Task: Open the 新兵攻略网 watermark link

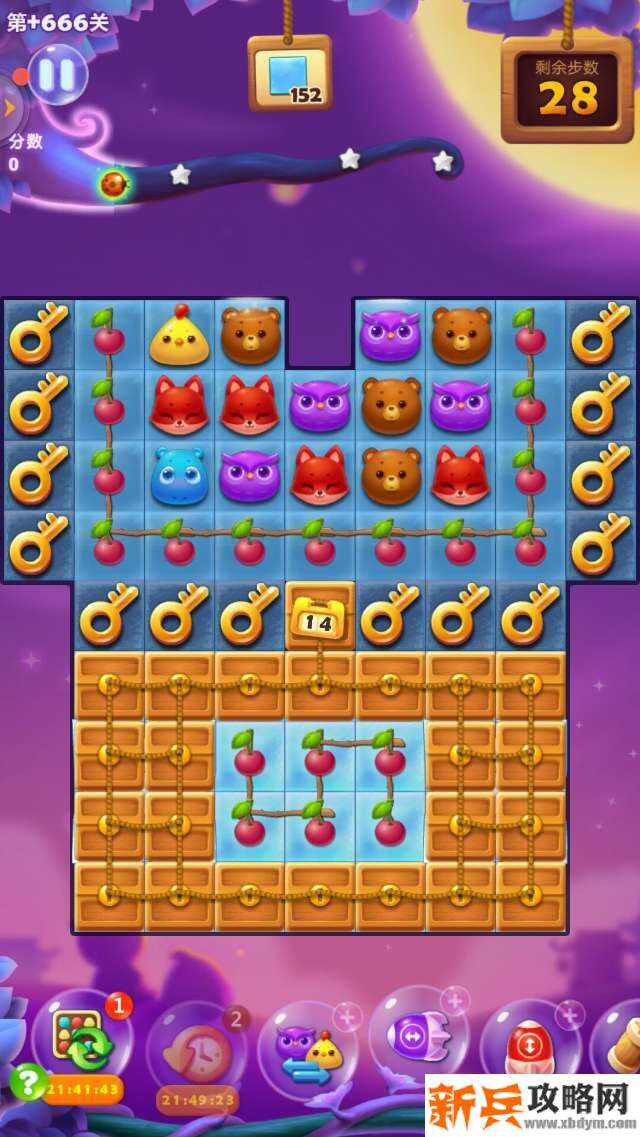Action: [x=530, y=1104]
